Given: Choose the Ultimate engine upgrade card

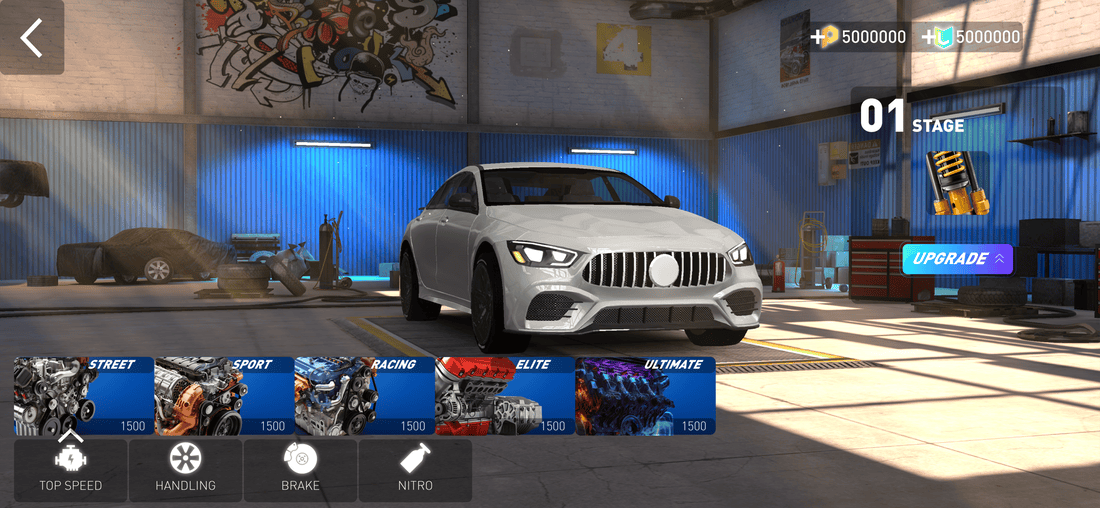Looking at the screenshot, I should (646, 396).
